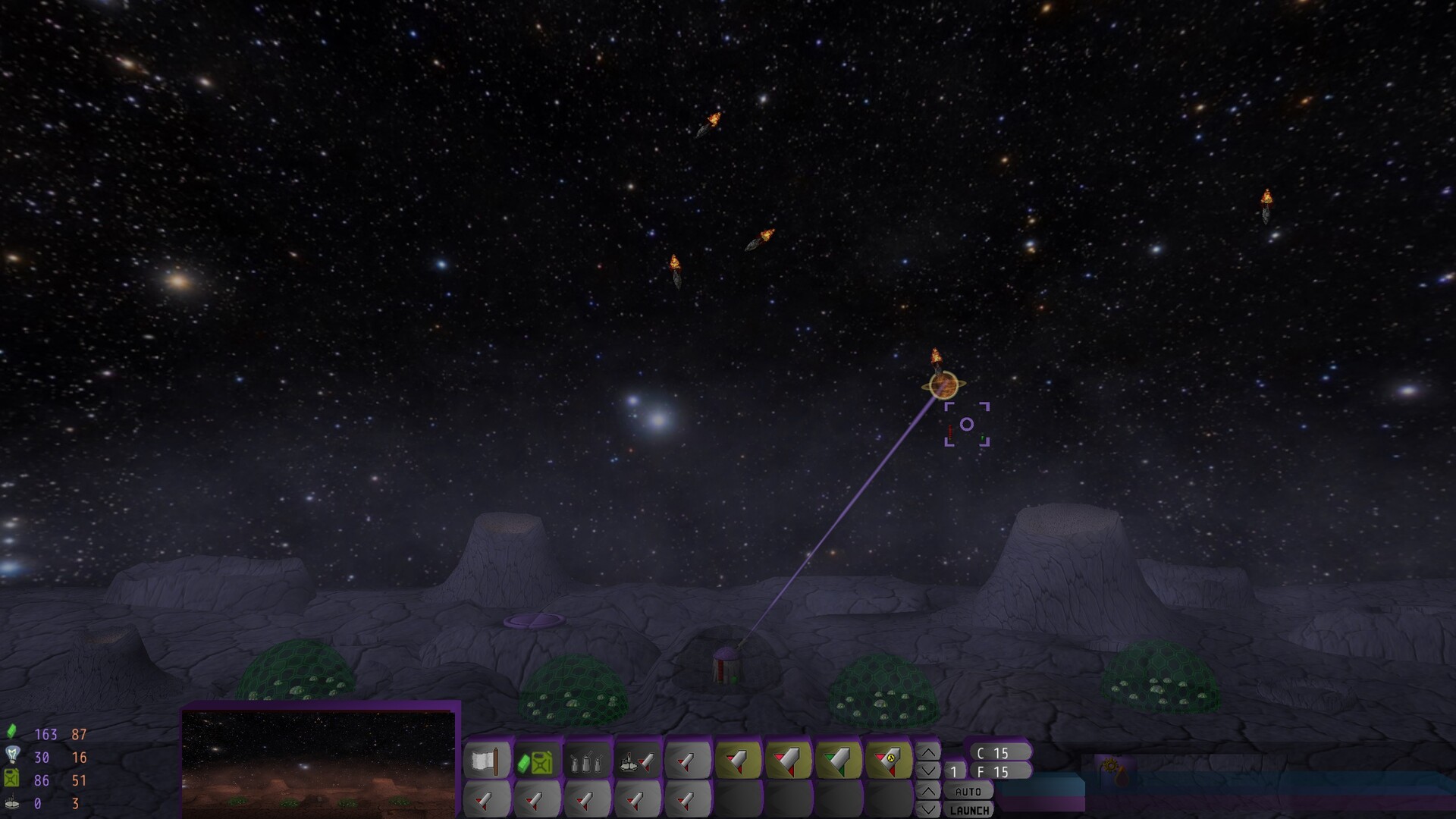Toggle AUTO launch mode

969,791
